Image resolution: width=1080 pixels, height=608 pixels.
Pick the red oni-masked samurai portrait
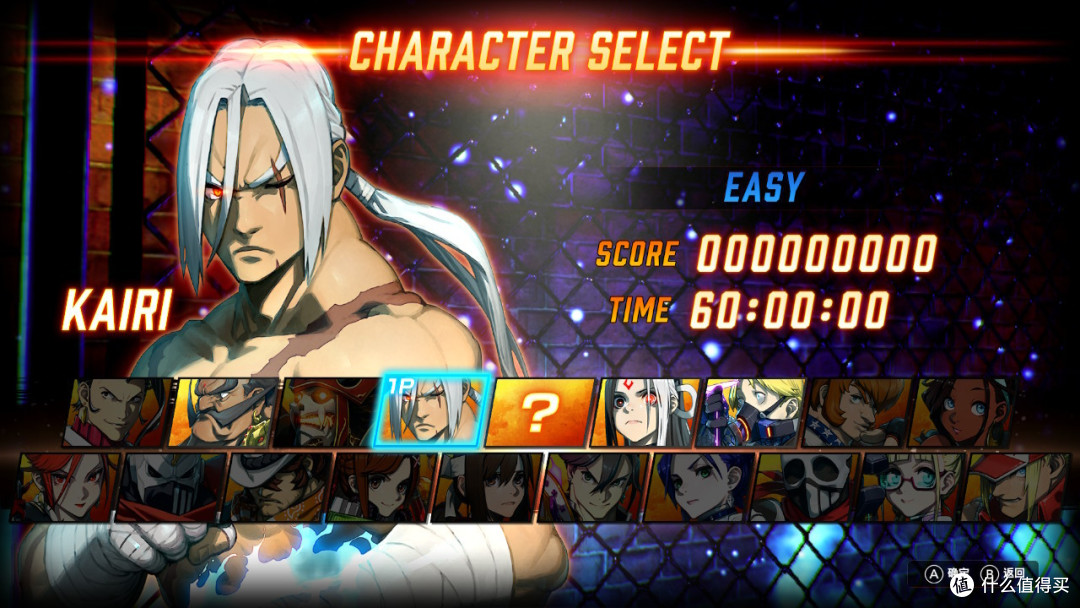point(326,411)
